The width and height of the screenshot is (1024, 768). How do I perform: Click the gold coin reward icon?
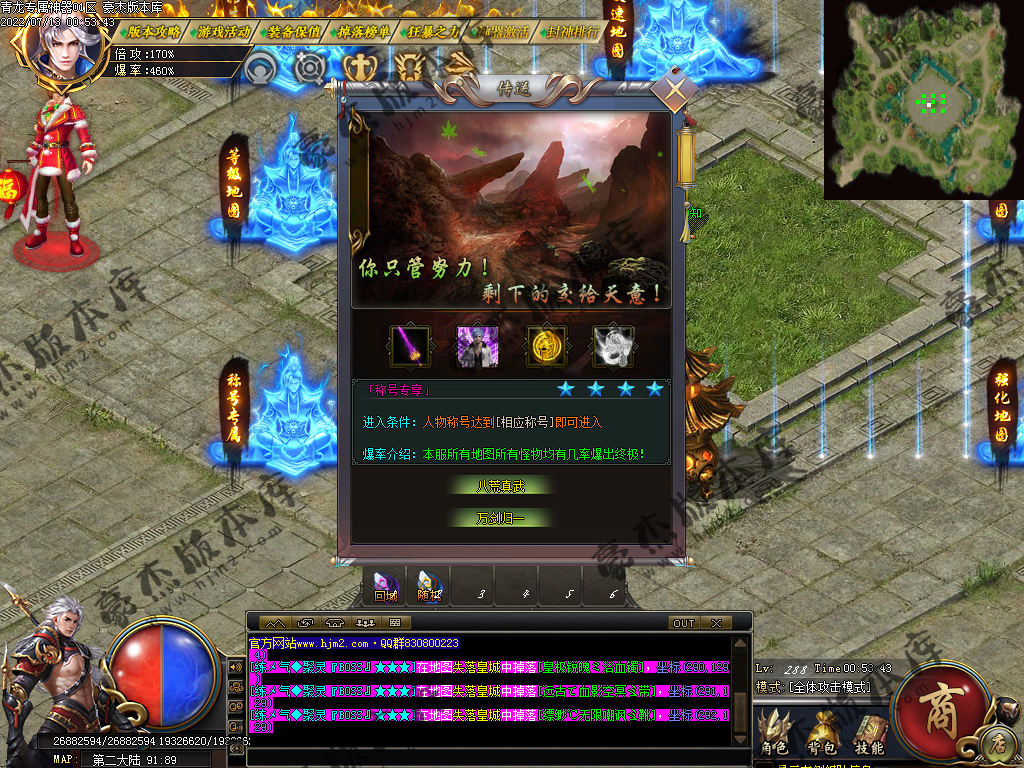(547, 347)
